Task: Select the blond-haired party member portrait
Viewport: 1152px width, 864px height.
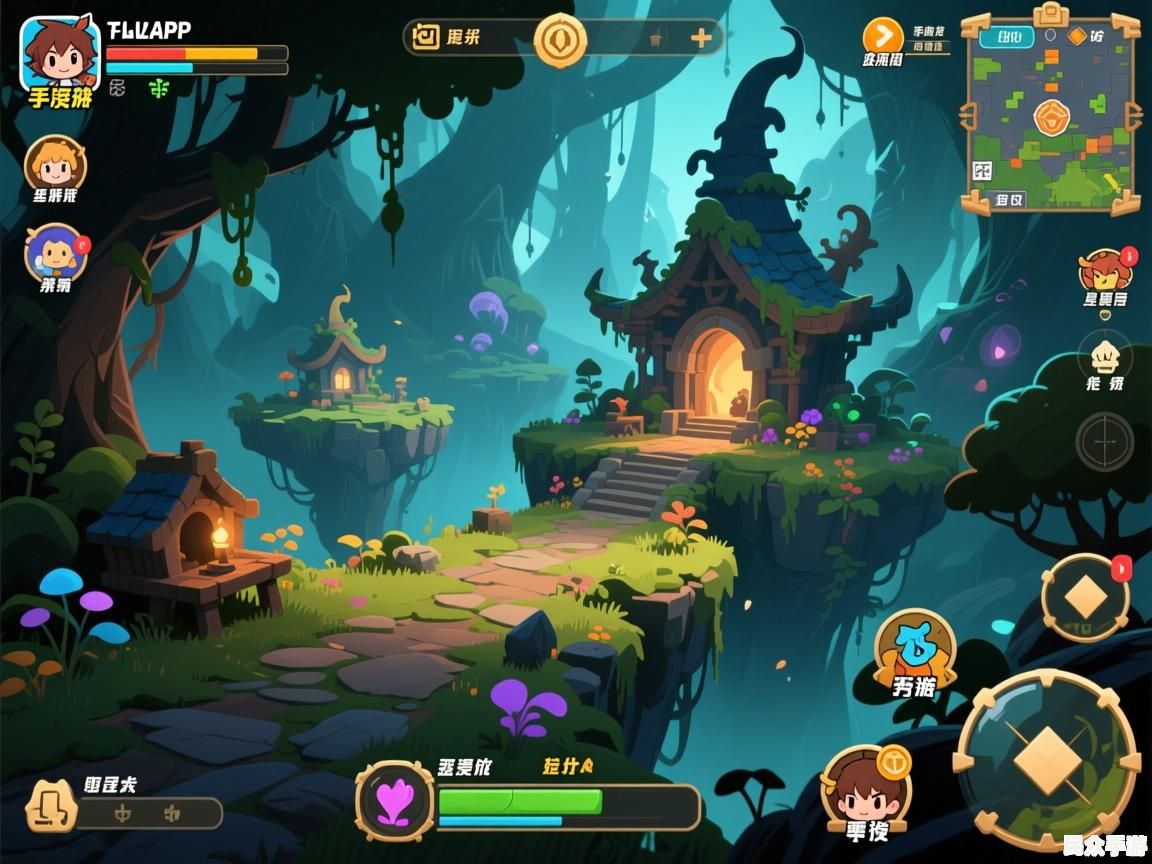Action: 55,164
